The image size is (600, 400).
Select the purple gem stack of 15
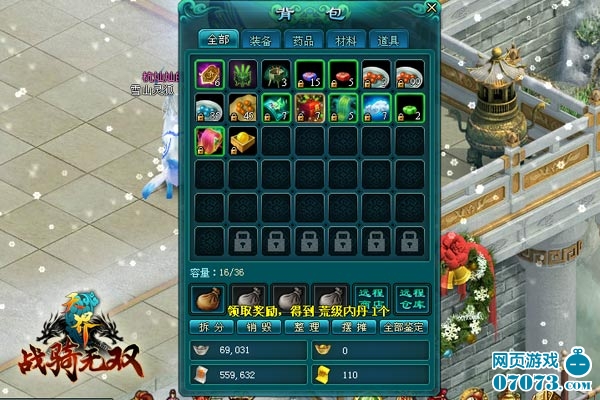(x=309, y=75)
